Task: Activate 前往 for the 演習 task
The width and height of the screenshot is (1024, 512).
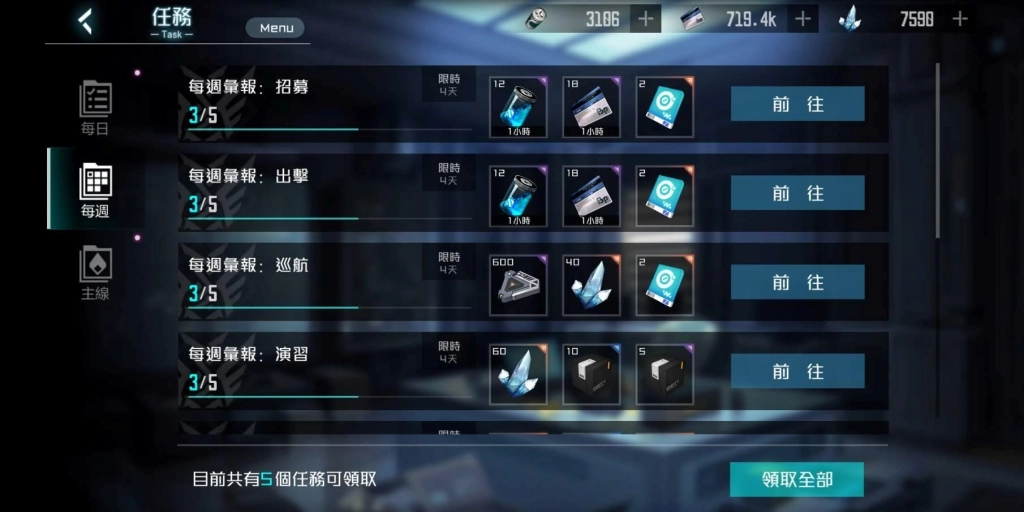Action: (797, 371)
